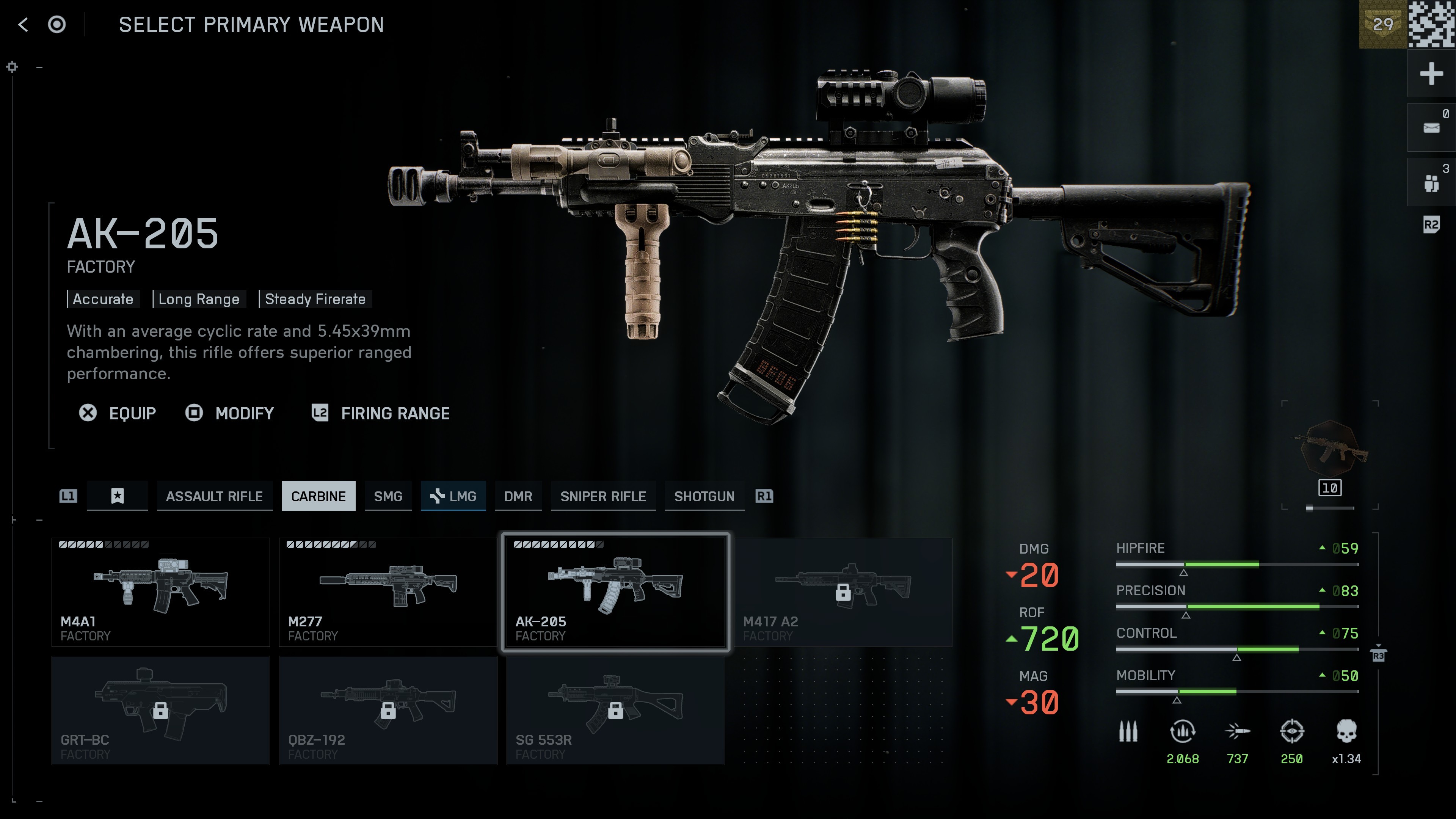Show the favorites weapon tab
This screenshot has width=1456, height=819.
(x=118, y=496)
